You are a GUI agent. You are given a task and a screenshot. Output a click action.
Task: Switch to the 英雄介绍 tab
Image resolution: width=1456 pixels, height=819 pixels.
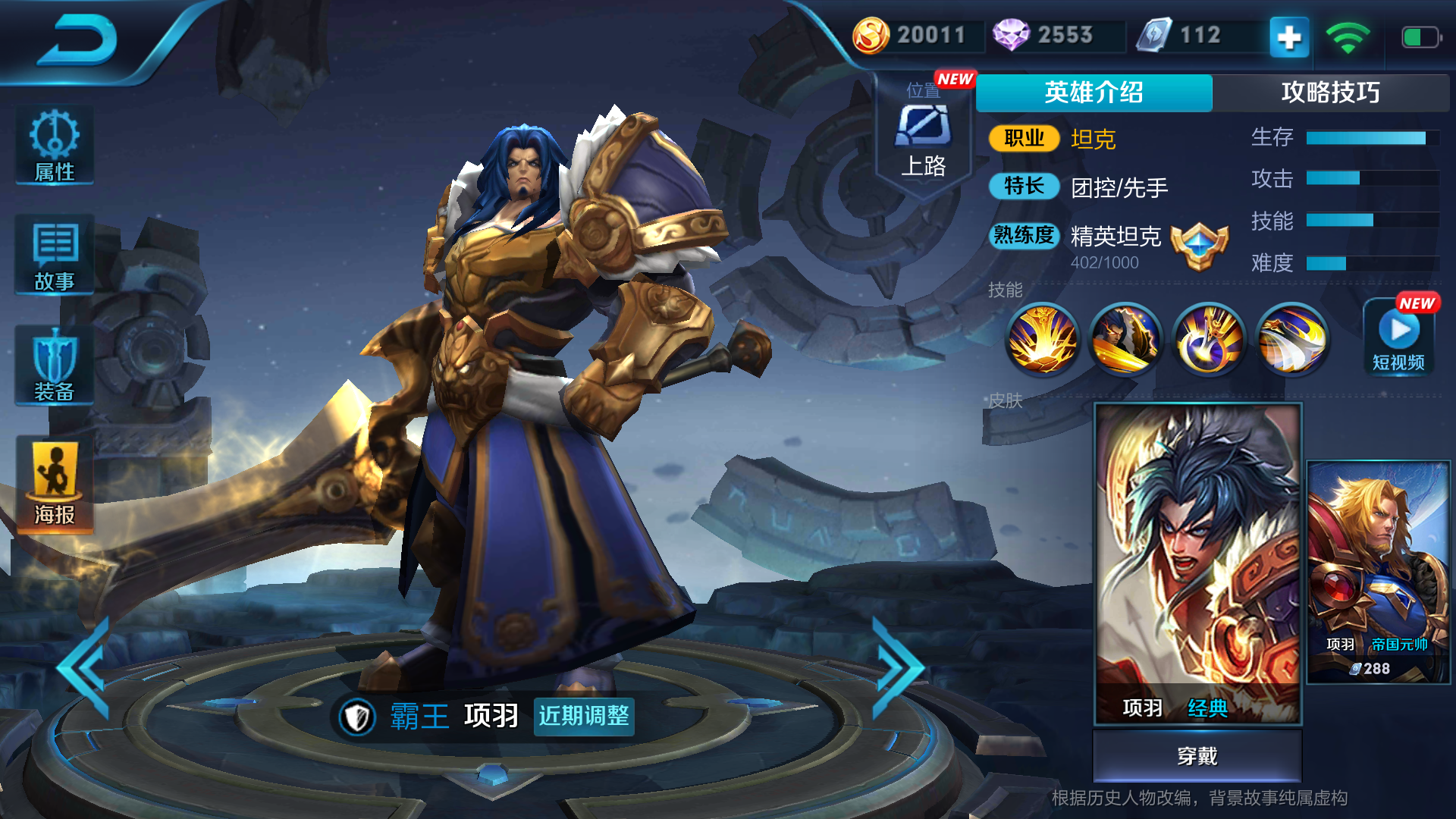(x=1094, y=93)
